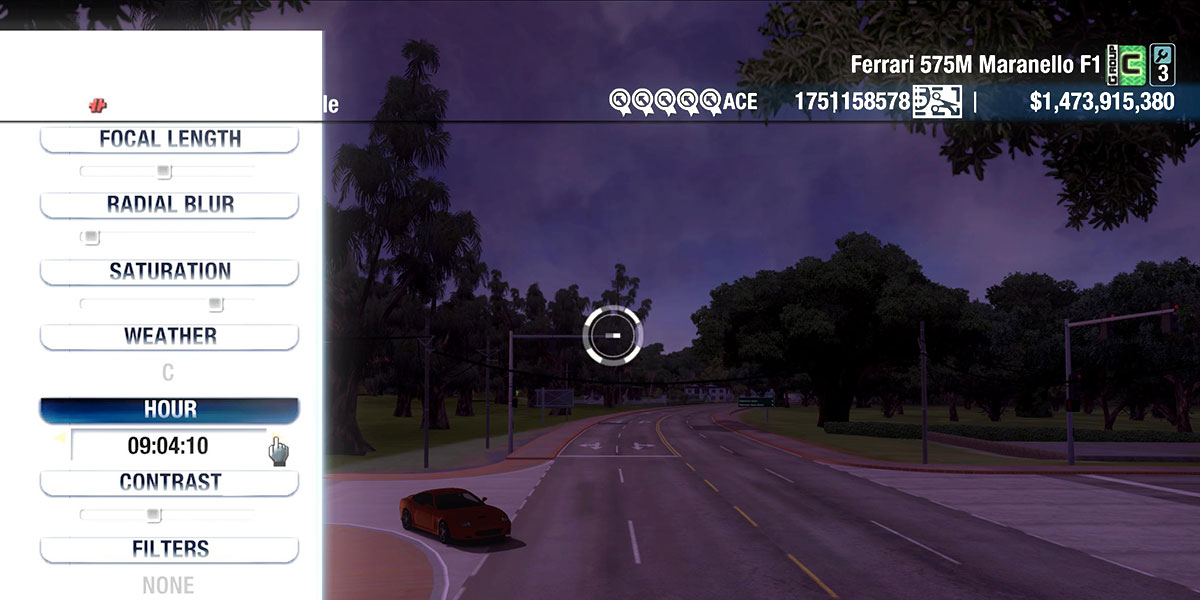Choose the Contrast setting

coord(169,482)
